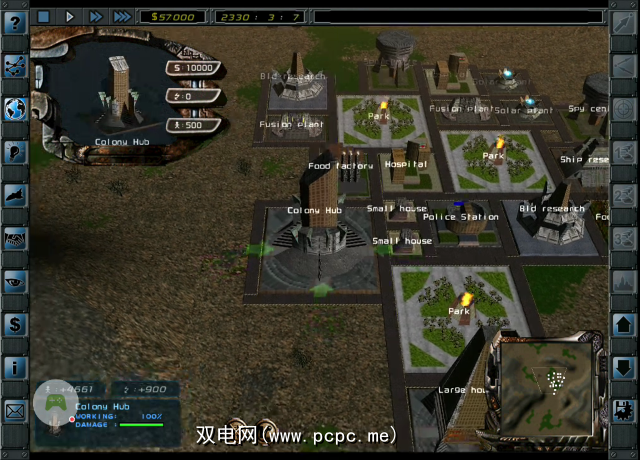Set game speed to triple fast-forward
Screen dimensions: 640x460
pyautogui.click(x=121, y=16)
